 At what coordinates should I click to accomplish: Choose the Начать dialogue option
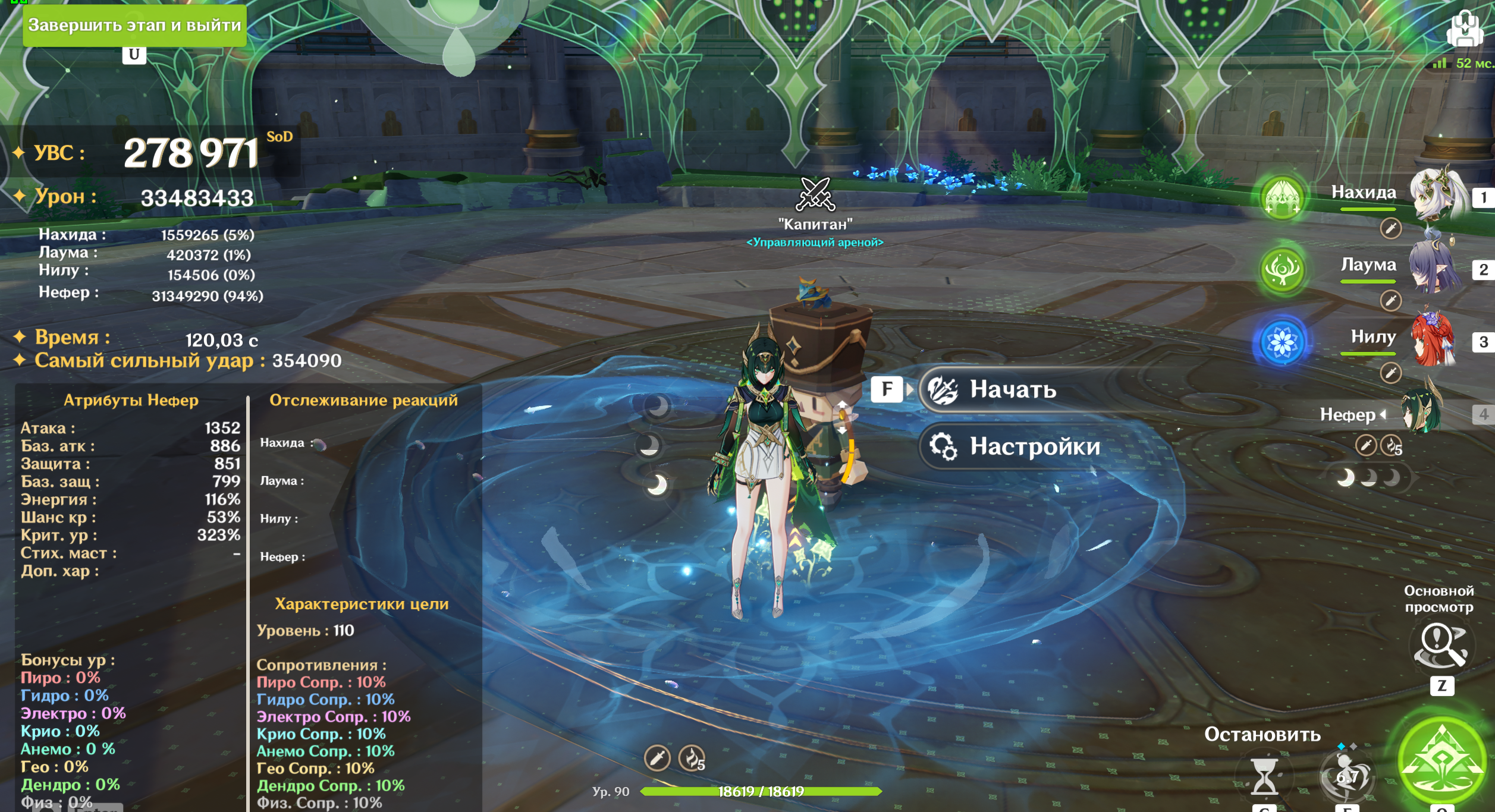coord(1012,390)
